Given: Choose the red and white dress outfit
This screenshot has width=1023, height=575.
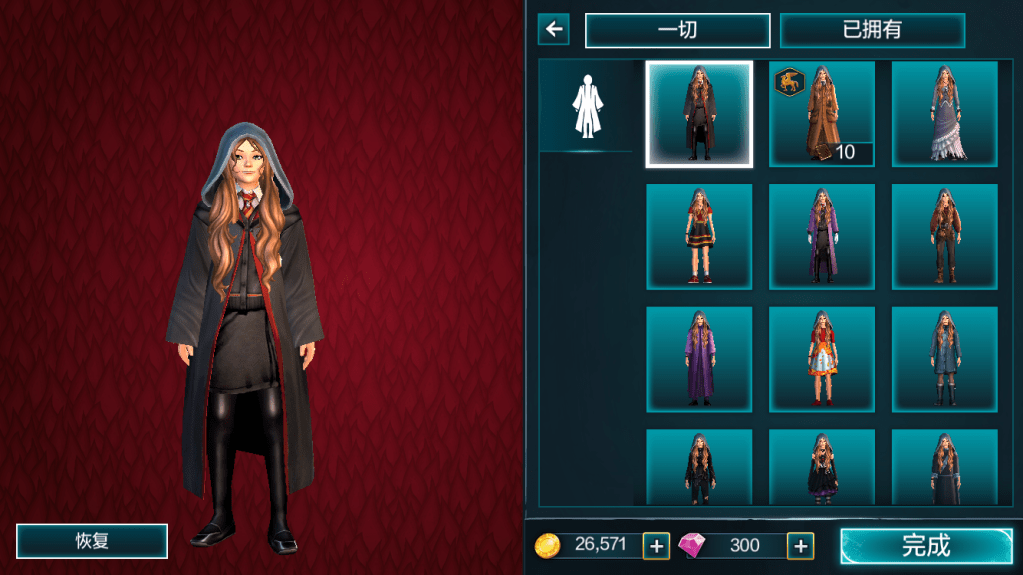Looking at the screenshot, I should 821,359.
